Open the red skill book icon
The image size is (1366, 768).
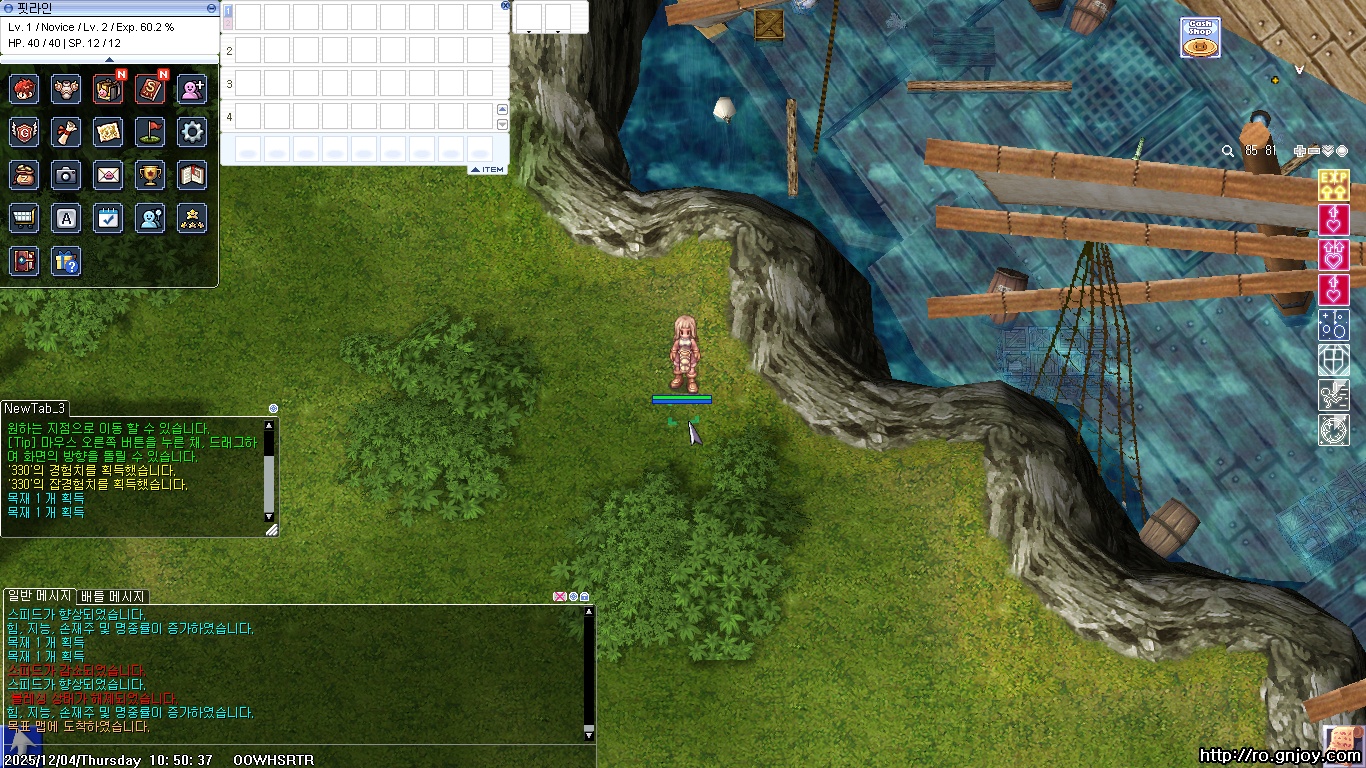coord(150,89)
